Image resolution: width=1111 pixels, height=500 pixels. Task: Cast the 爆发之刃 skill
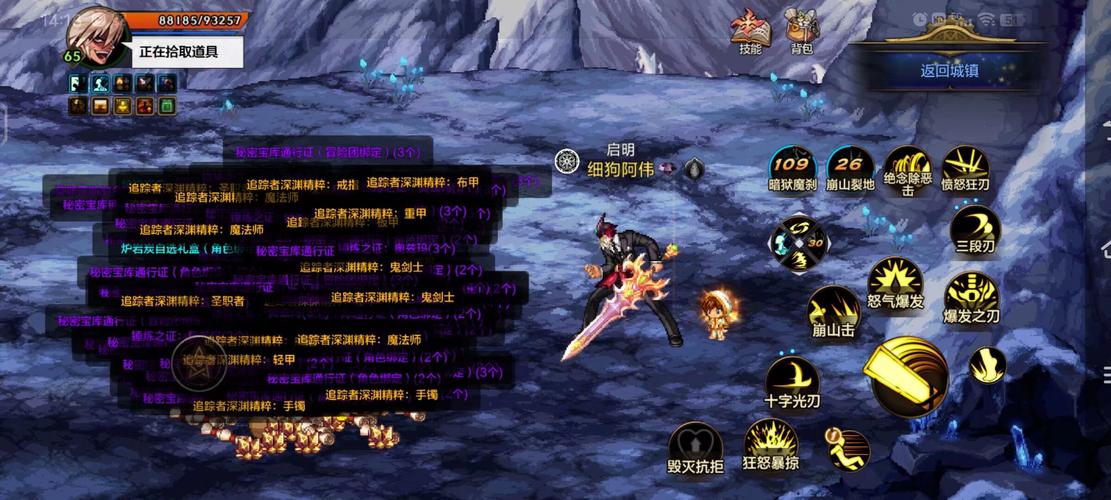(971, 294)
